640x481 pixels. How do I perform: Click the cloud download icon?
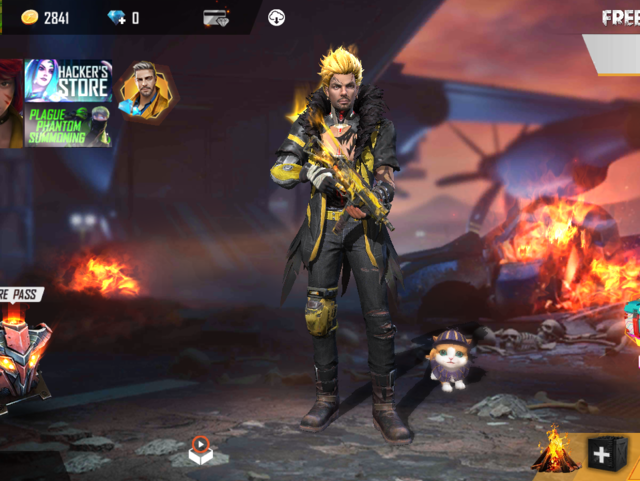click(x=277, y=18)
